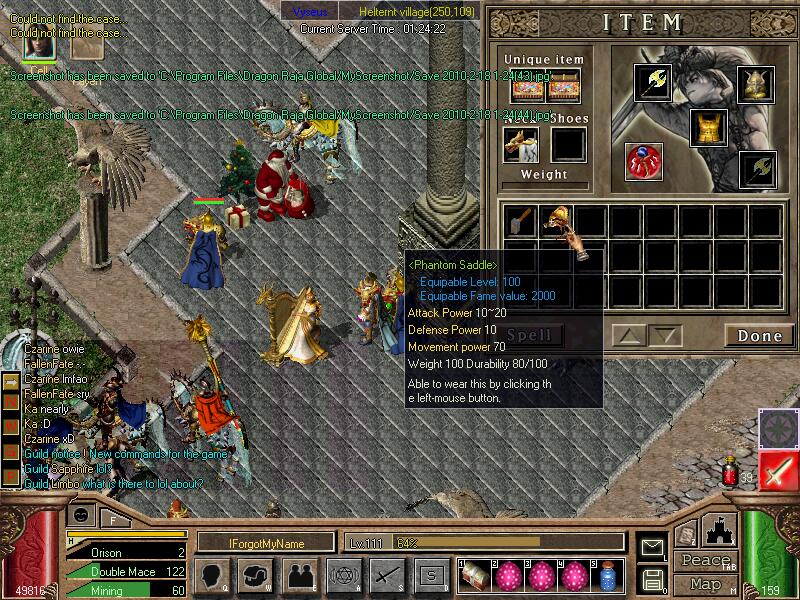Click the floppy disk save icon
This screenshot has height=600, width=800.
[652, 579]
